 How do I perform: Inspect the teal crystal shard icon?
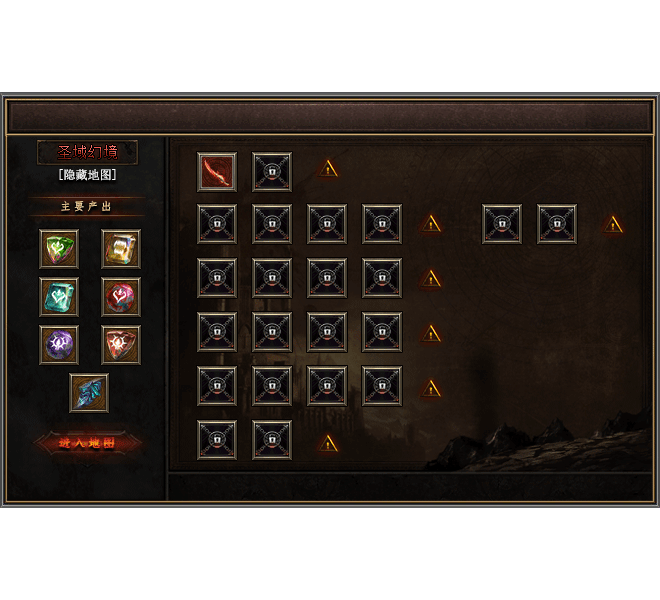coord(89,393)
